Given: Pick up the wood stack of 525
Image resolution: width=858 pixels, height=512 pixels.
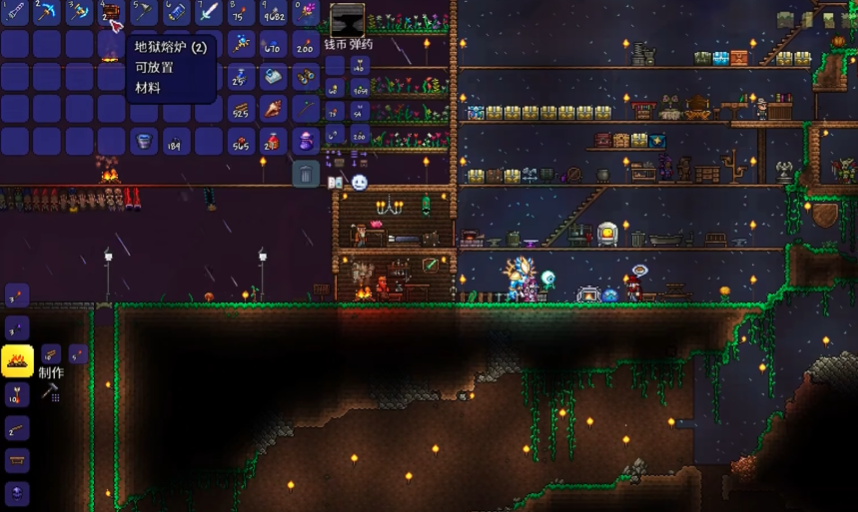Looking at the screenshot, I should point(241,109).
